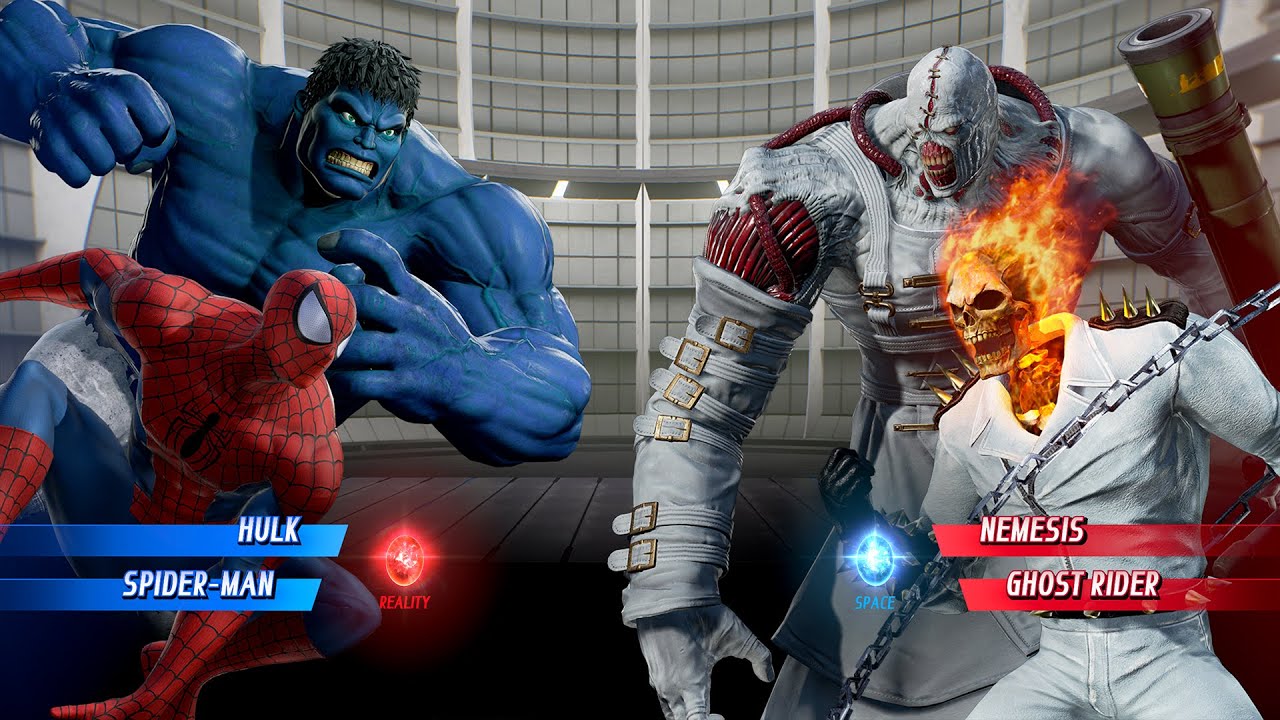Choose the Ghost Rider name banner

coord(1082,585)
